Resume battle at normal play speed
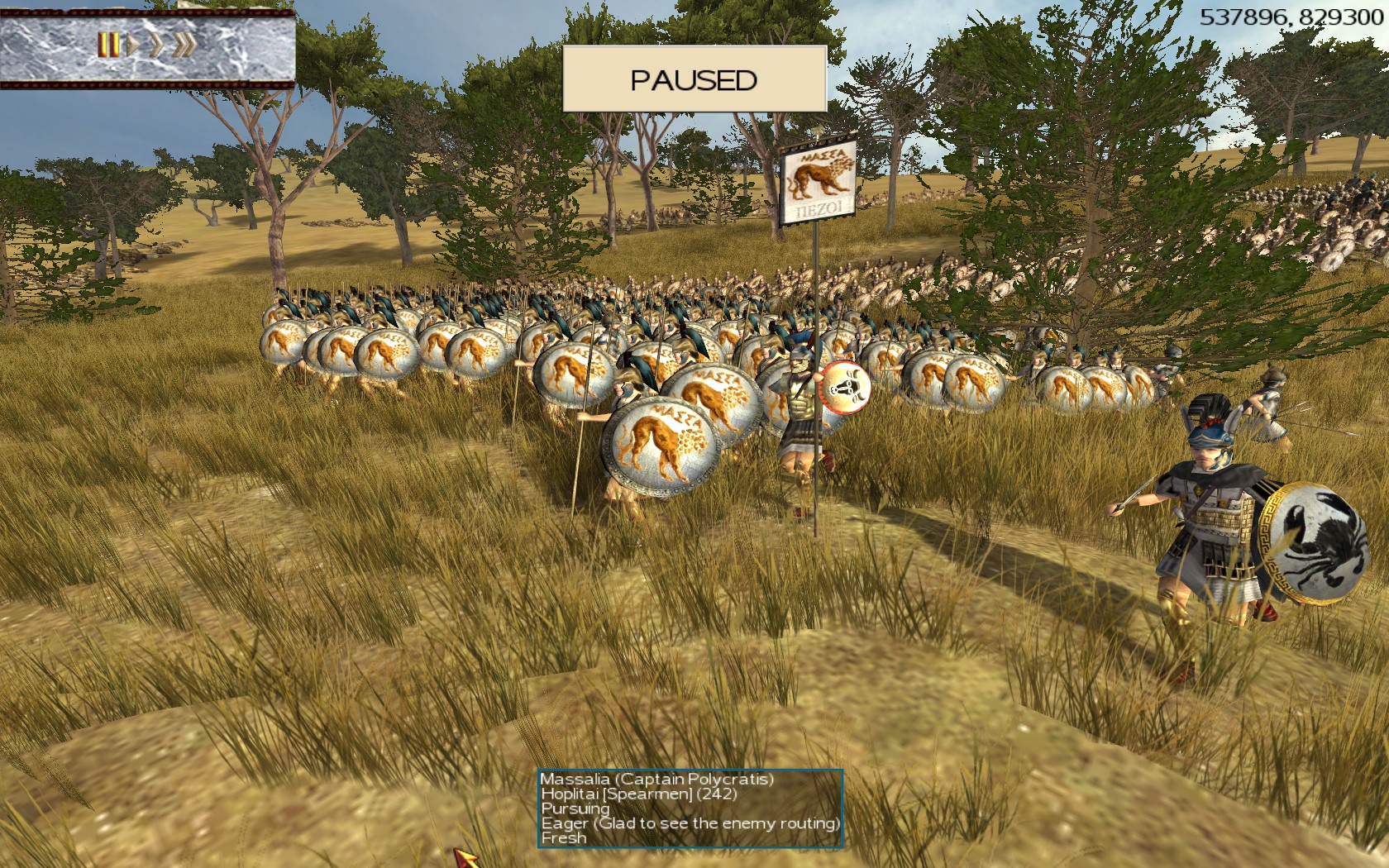This screenshot has width=1389, height=868. pos(132,45)
